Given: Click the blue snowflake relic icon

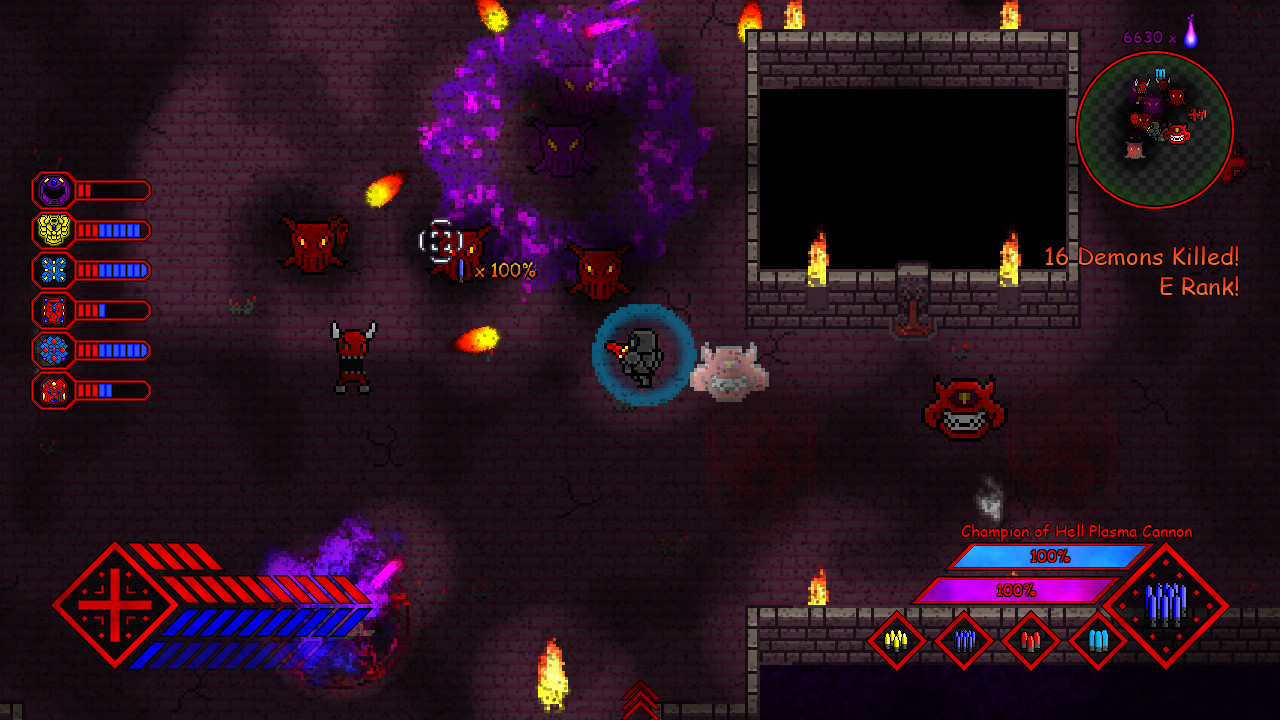Looking at the screenshot, I should tap(55, 270).
